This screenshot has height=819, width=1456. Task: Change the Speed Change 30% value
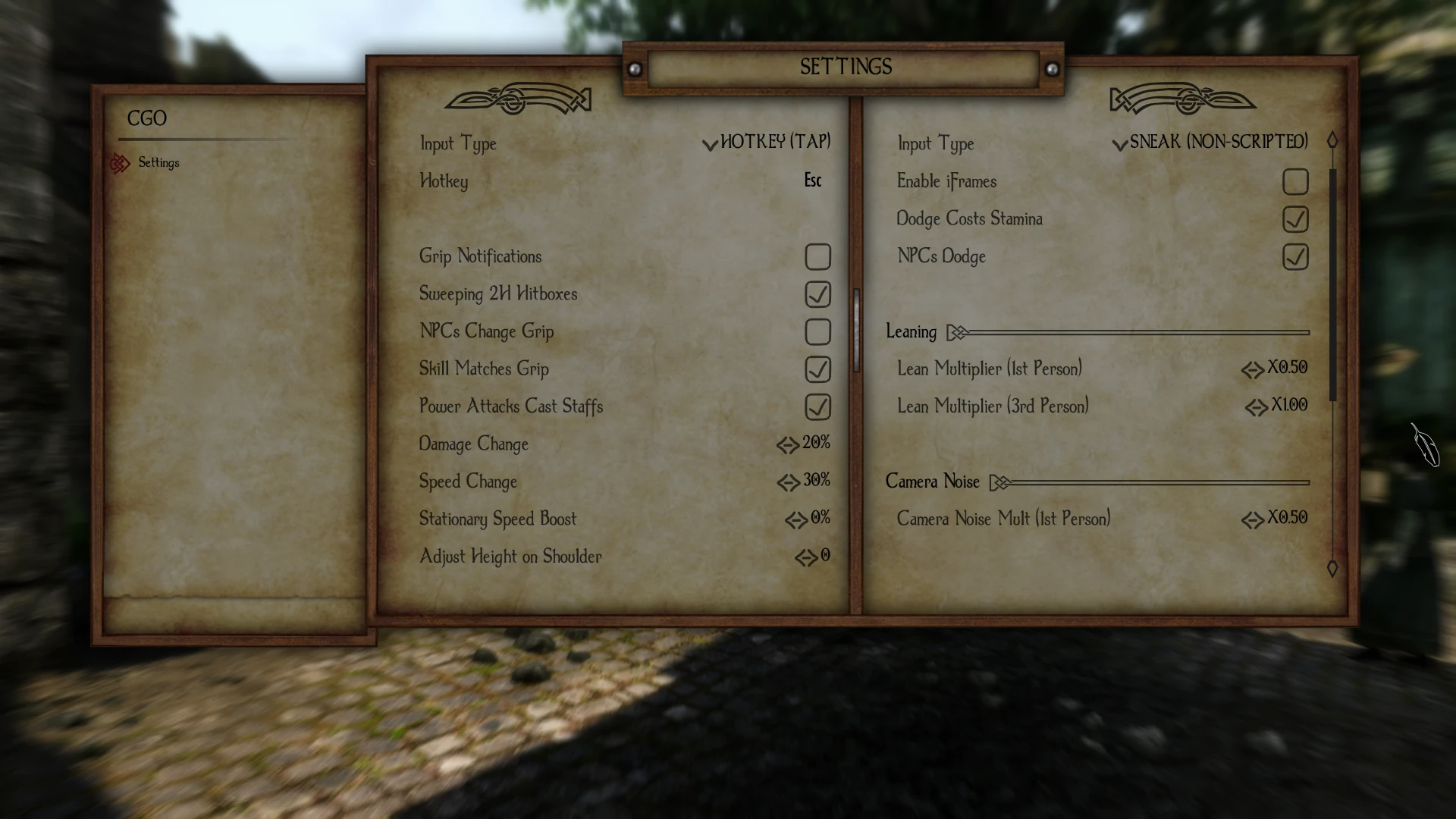point(804,481)
